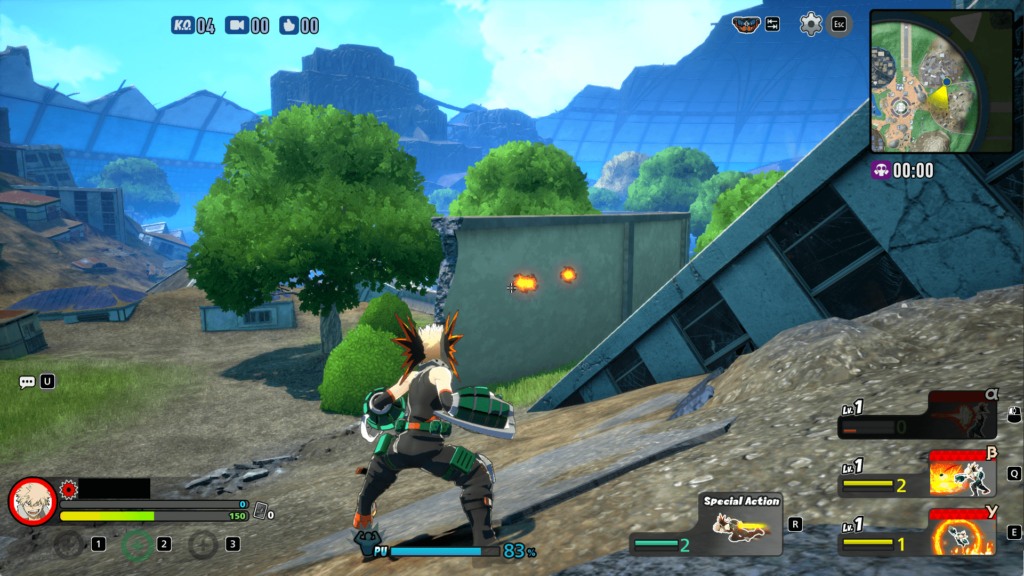Open the tab-arrows panel icon

coord(772,24)
